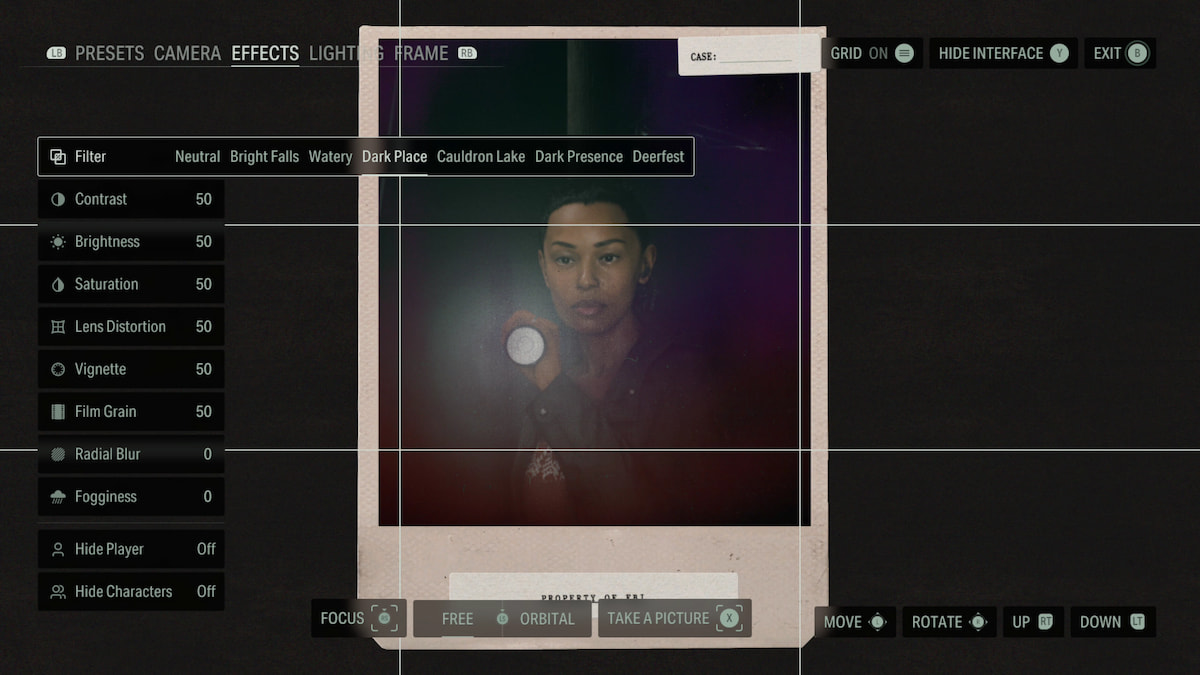The width and height of the screenshot is (1200, 675).
Task: Exit photo mode
Action: (1120, 53)
